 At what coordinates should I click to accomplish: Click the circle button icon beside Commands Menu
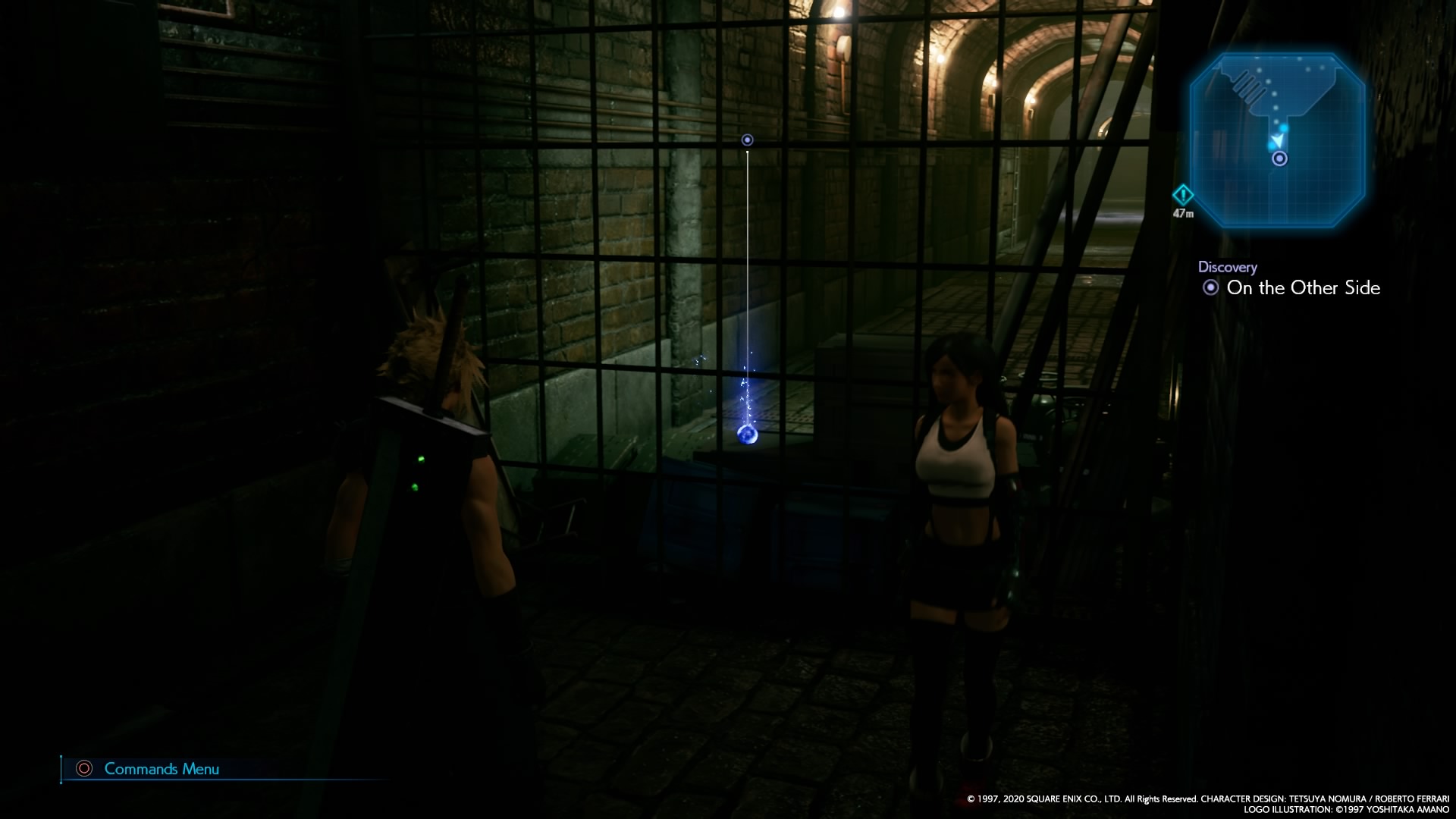[x=83, y=769]
